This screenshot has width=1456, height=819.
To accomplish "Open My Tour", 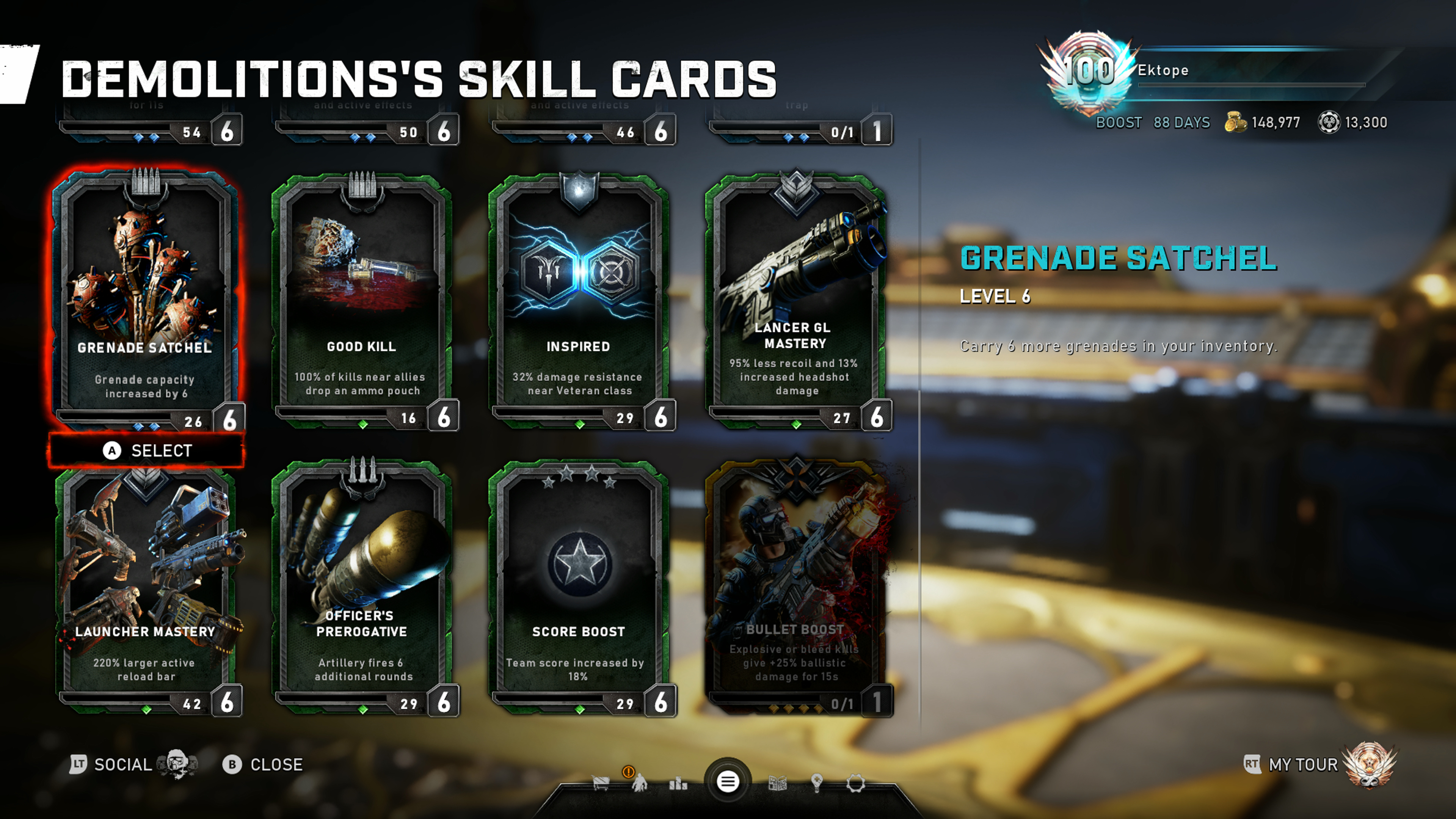I will [1303, 765].
